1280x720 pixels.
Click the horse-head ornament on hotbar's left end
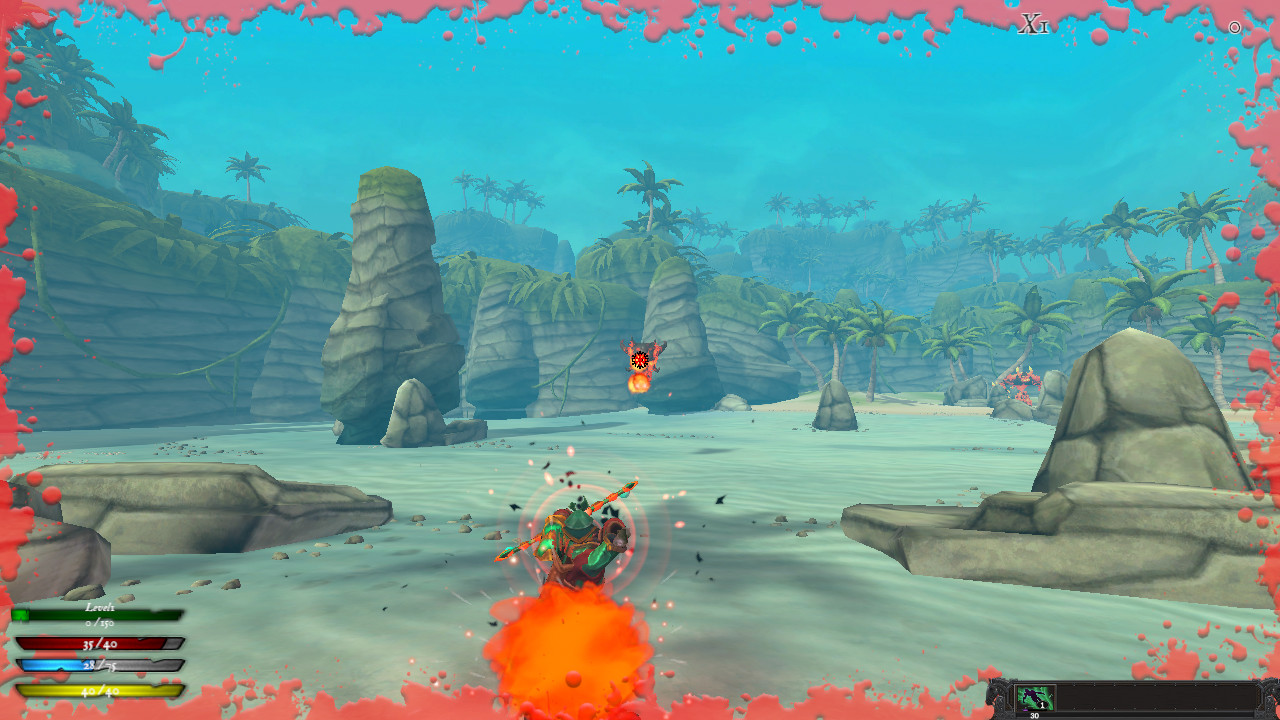click(x=996, y=695)
